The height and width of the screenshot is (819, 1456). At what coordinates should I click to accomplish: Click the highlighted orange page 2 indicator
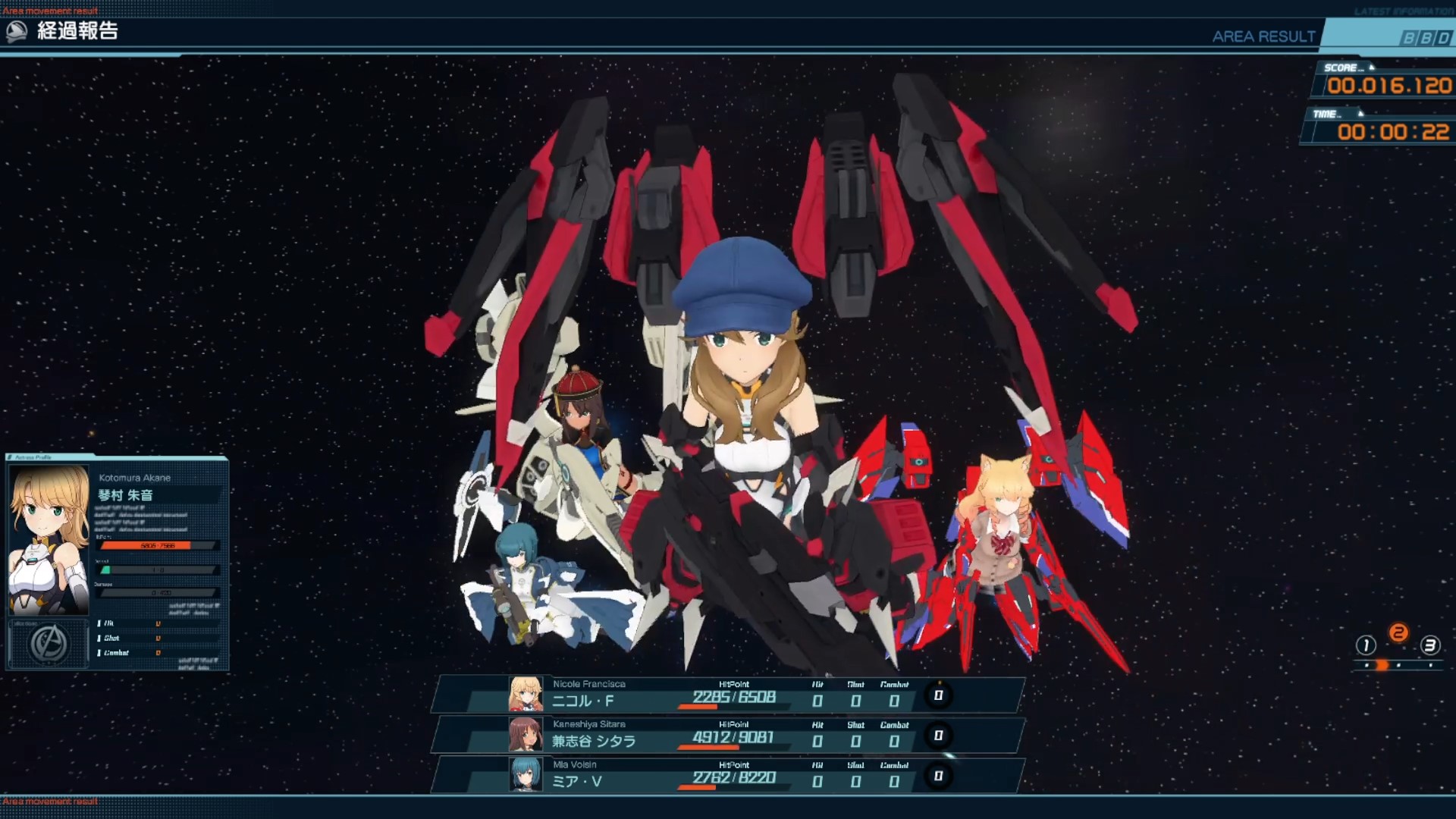pos(1398,633)
